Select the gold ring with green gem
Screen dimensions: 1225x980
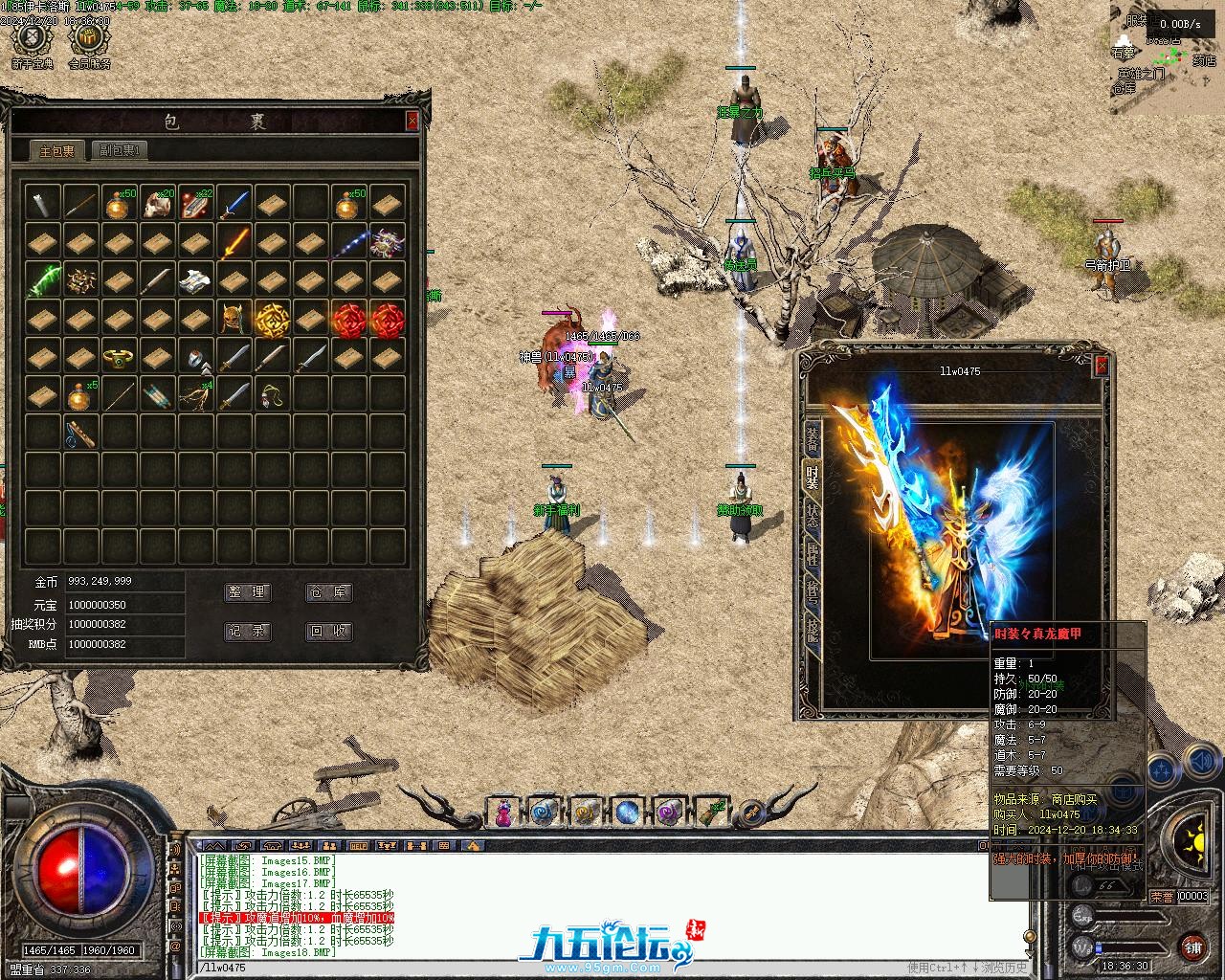tap(120, 356)
